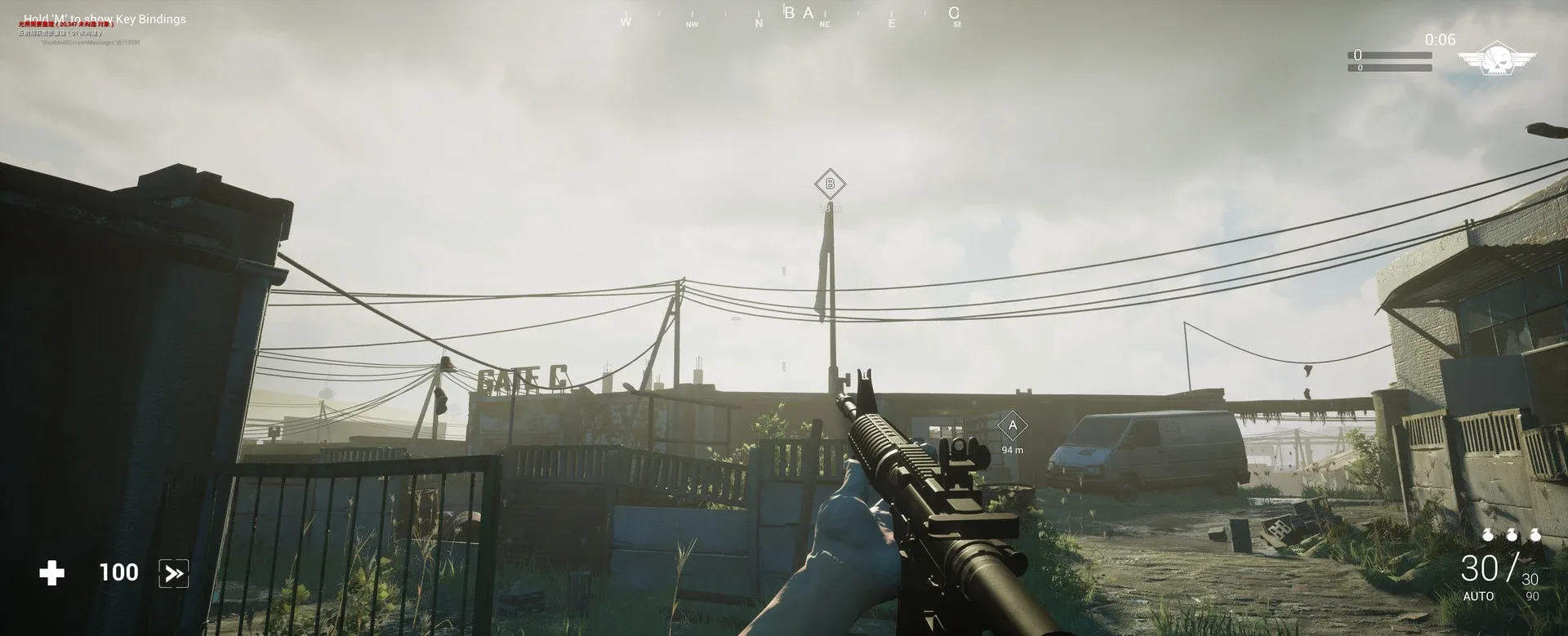Select the NE compass marker

pos(823,24)
